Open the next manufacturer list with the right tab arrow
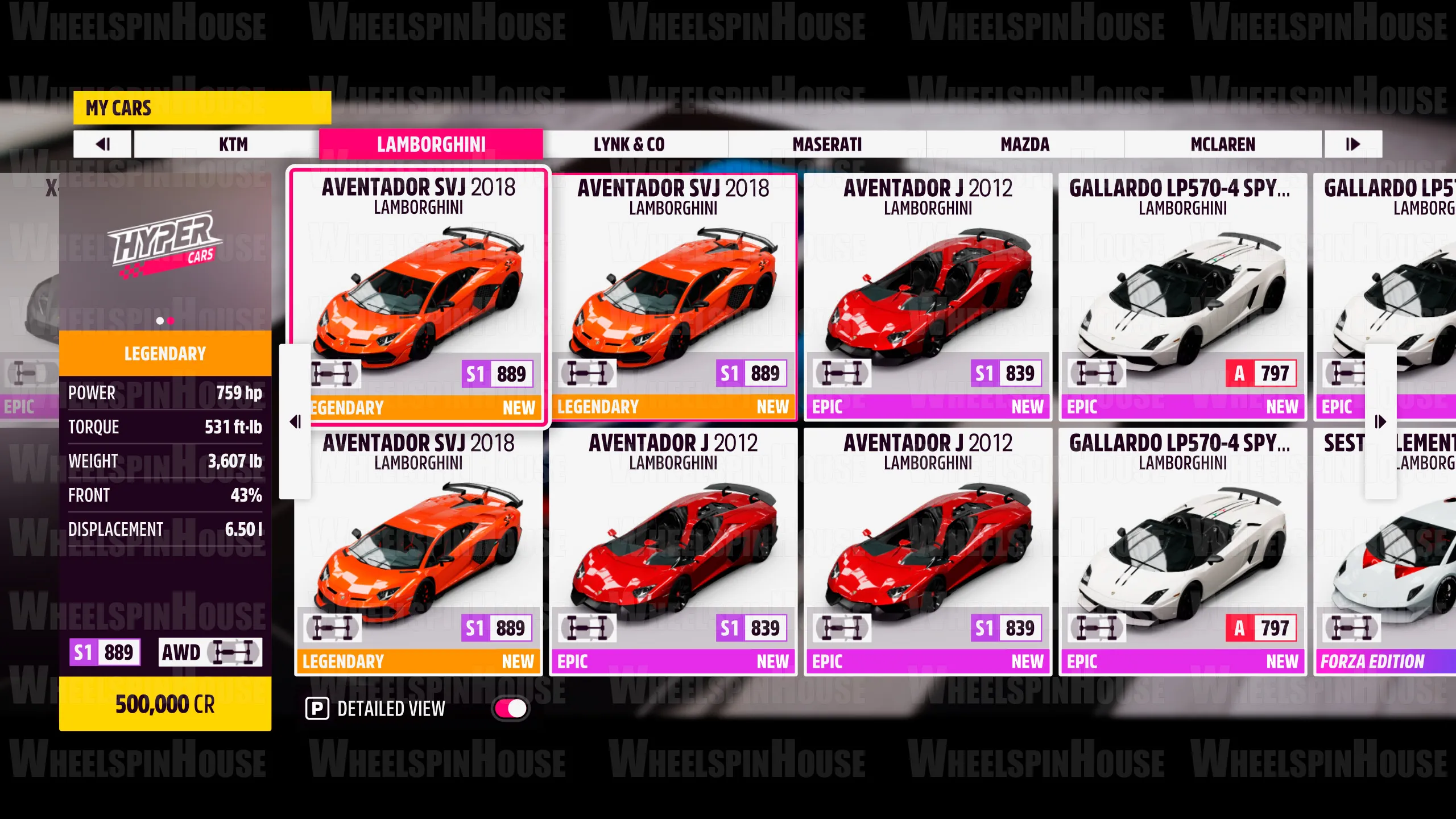Image resolution: width=1456 pixels, height=819 pixels. pos(1352,144)
